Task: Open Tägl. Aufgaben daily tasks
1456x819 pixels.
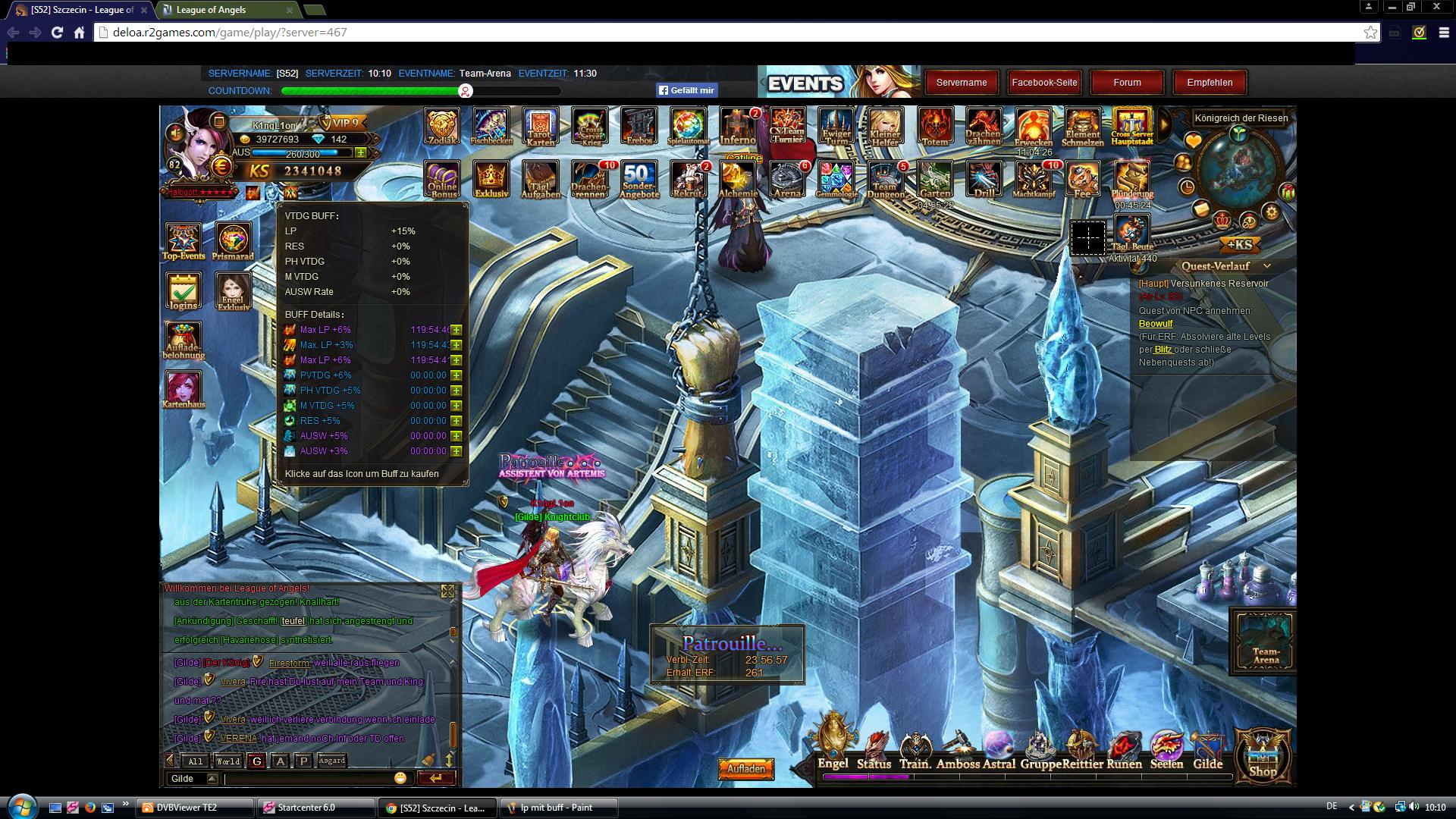Action: point(540,179)
